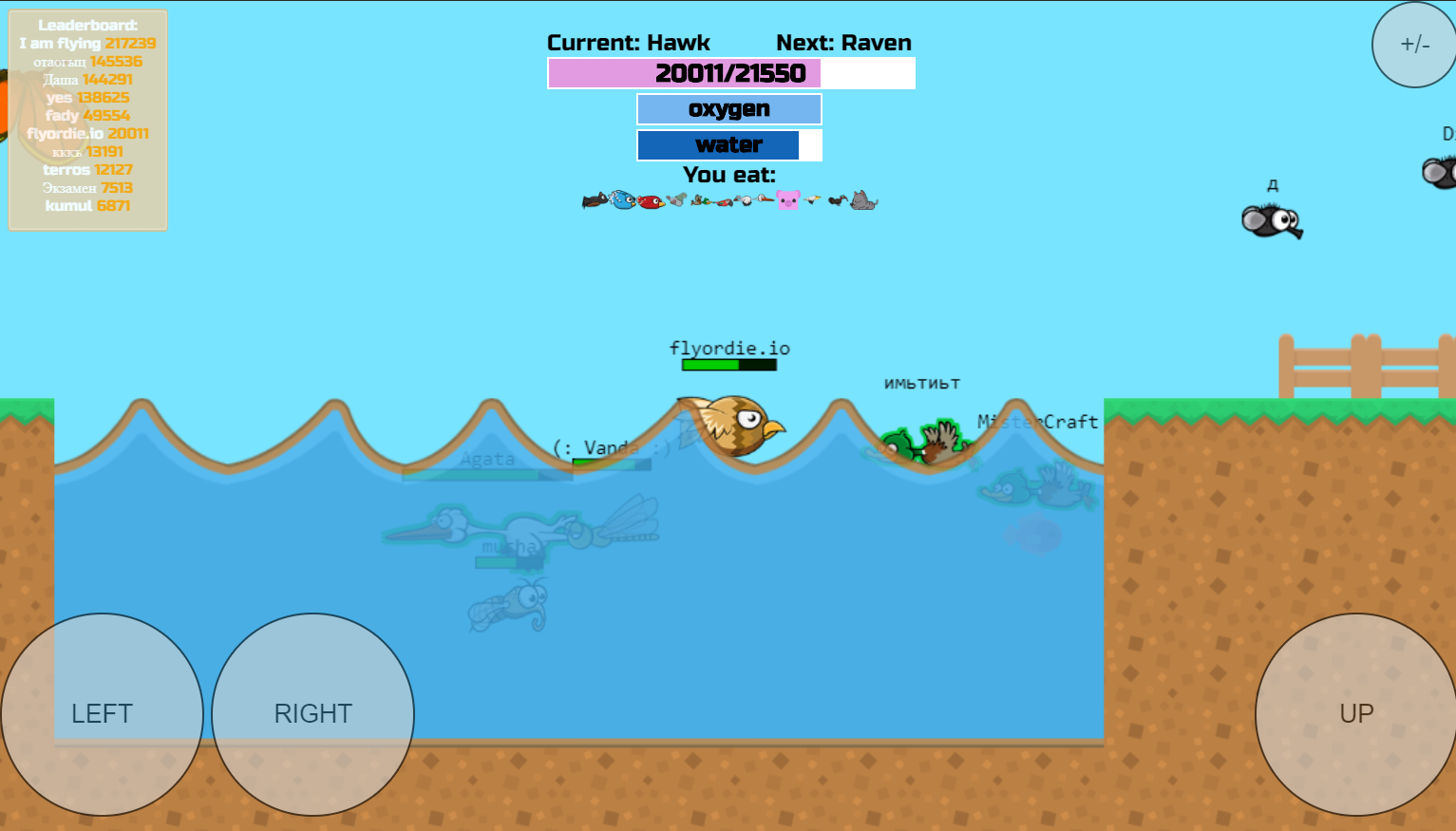
Task: Click the blue bird icon under You eat
Action: (x=622, y=200)
